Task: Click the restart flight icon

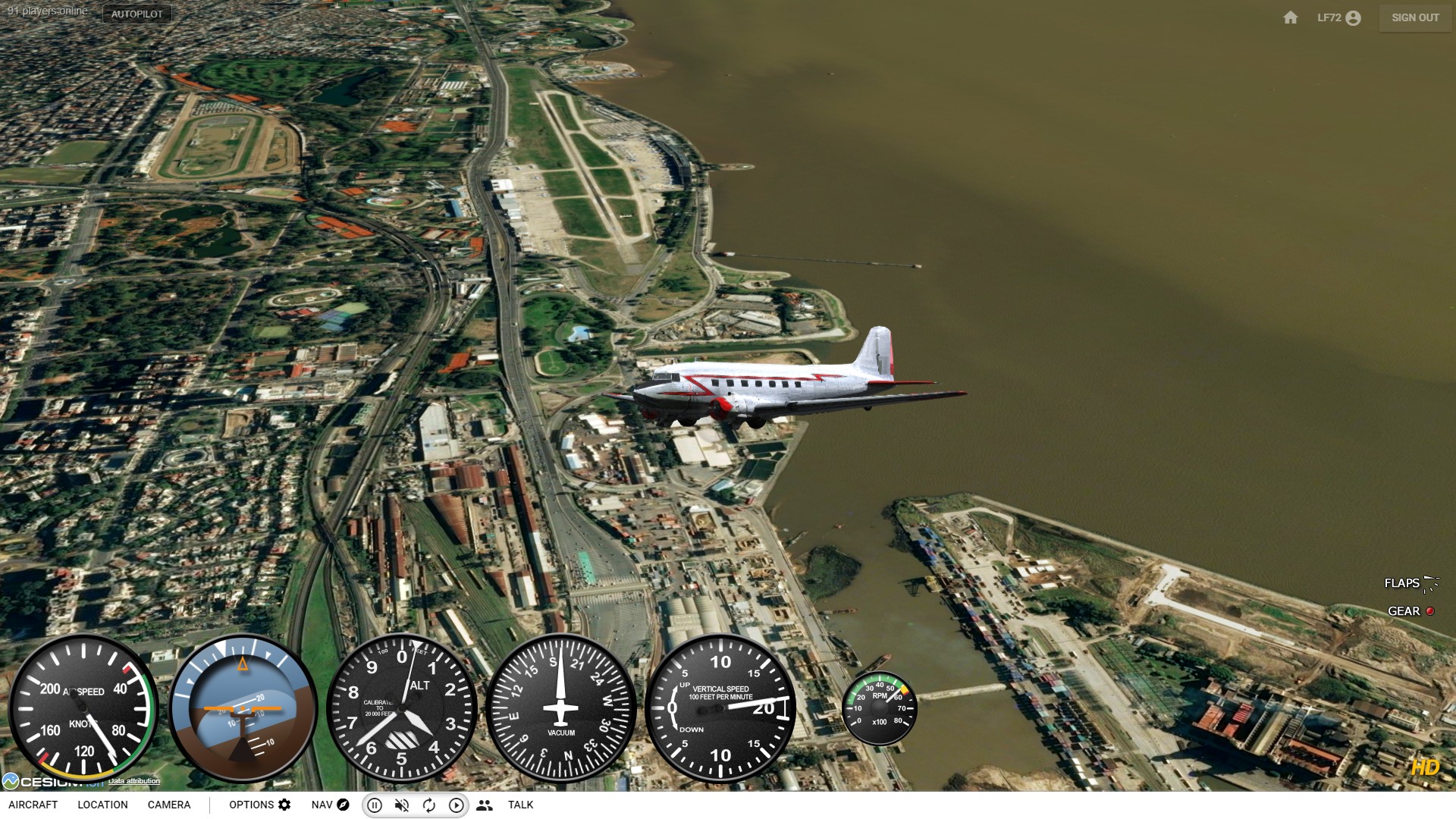Action: click(429, 805)
